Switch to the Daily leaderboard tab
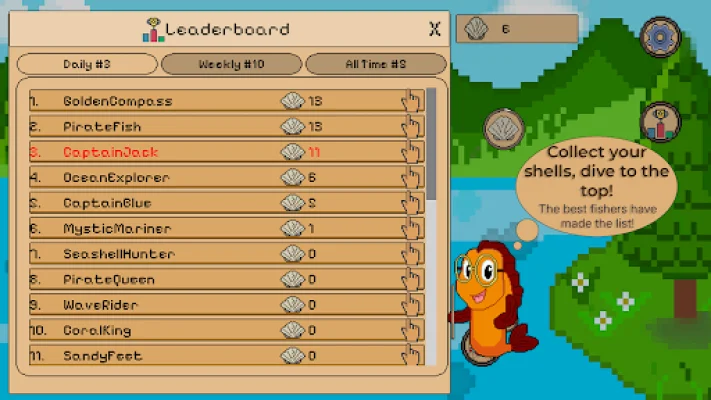711x400 pixels. coord(87,64)
